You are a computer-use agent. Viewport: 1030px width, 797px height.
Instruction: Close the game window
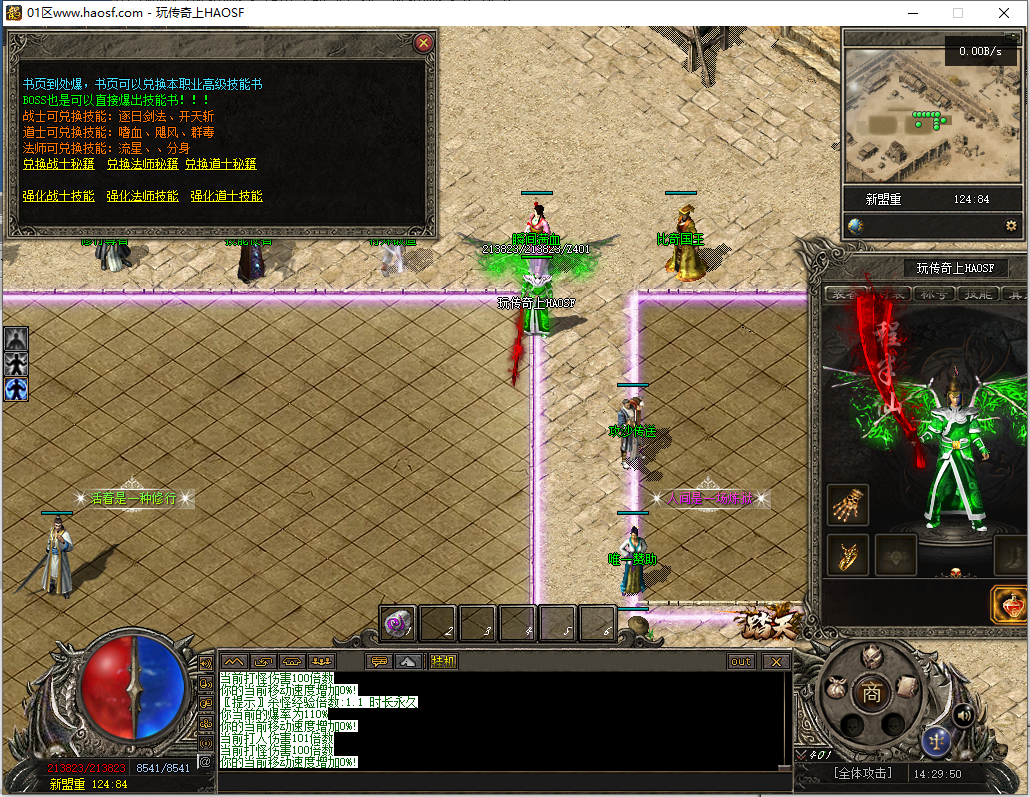(1004, 13)
